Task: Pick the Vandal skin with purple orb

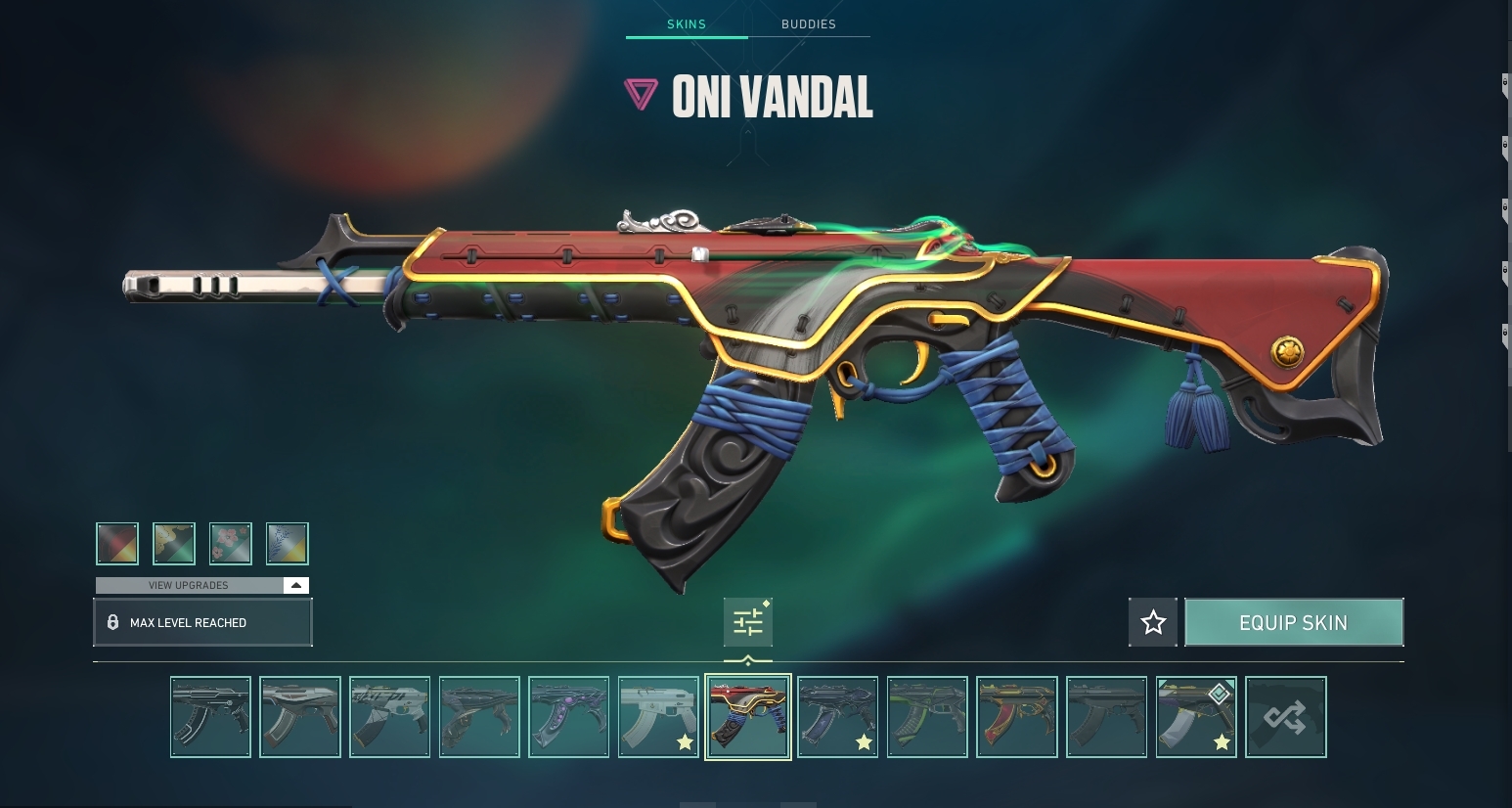Action: click(x=568, y=717)
